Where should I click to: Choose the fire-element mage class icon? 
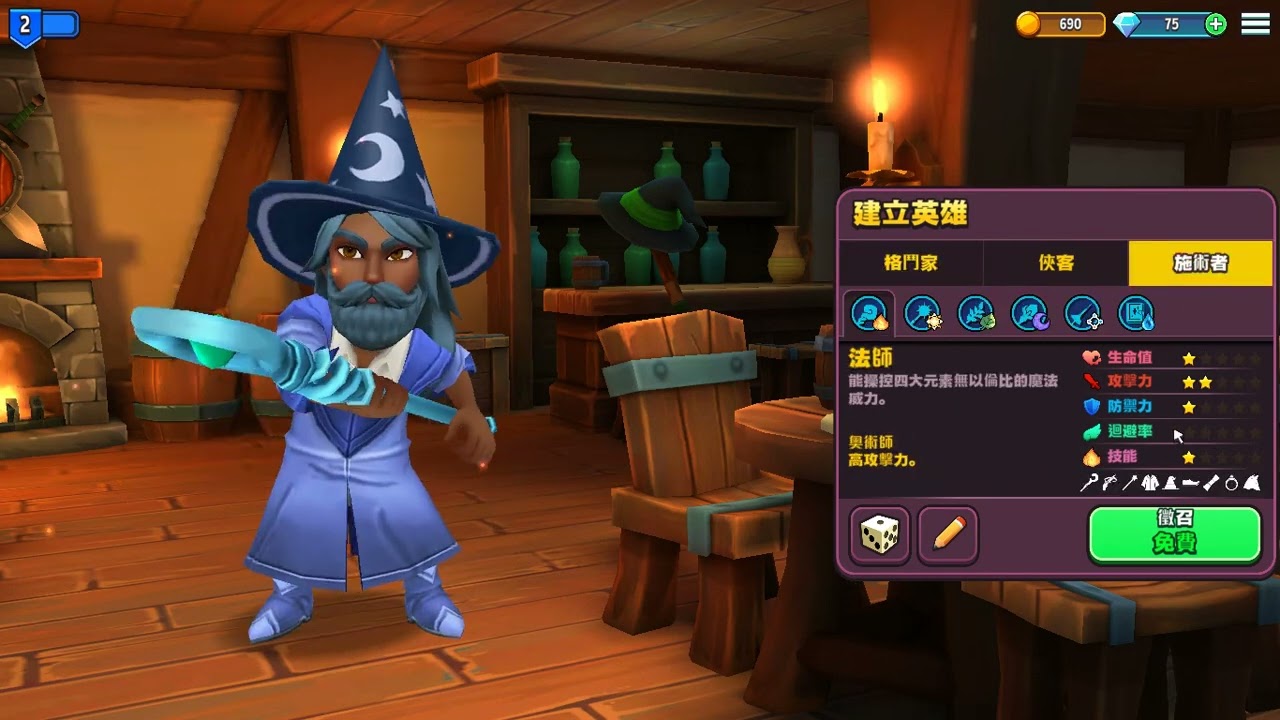869,314
